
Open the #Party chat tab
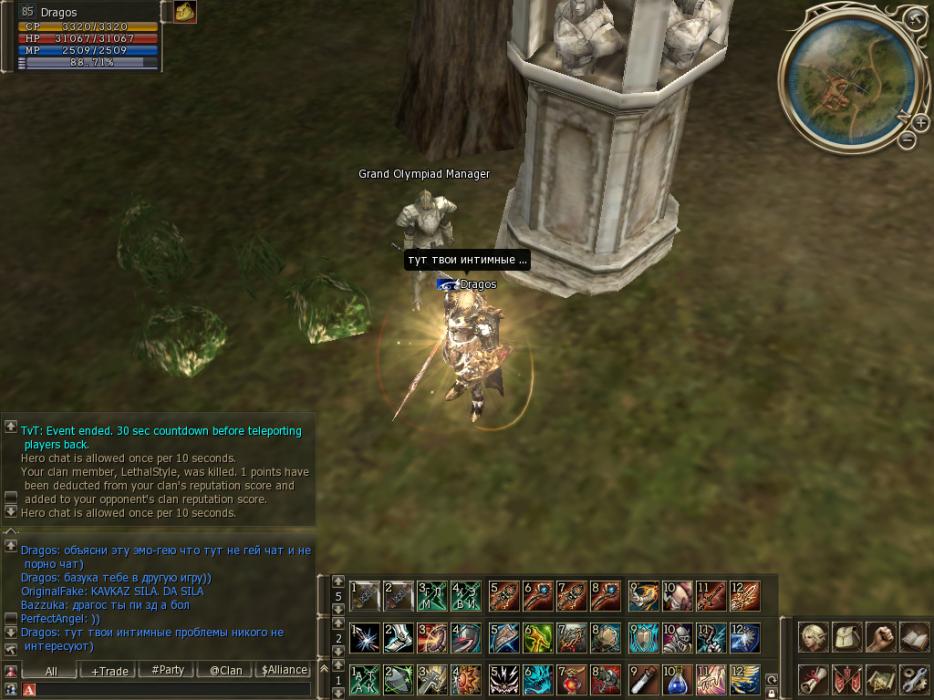(166, 671)
